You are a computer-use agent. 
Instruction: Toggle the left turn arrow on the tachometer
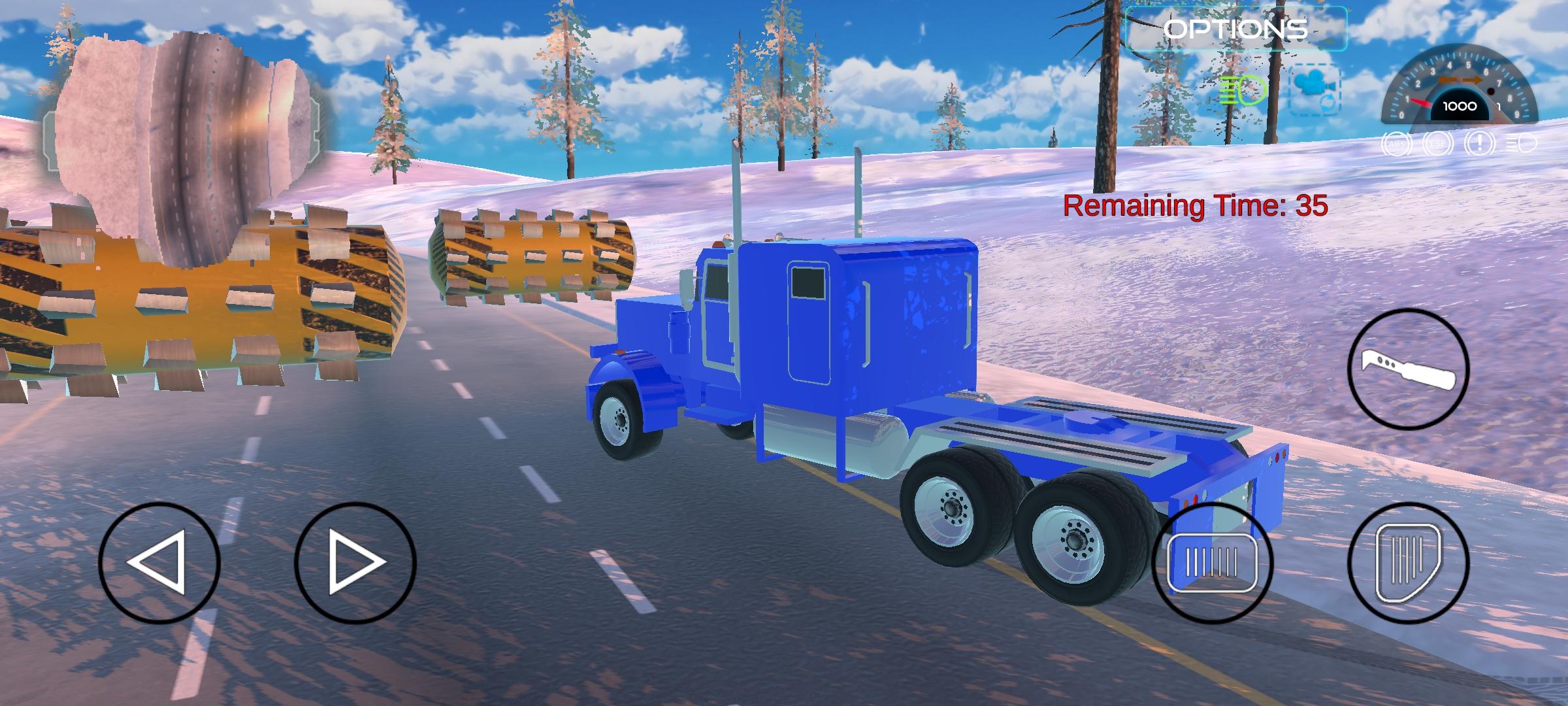1448,80
